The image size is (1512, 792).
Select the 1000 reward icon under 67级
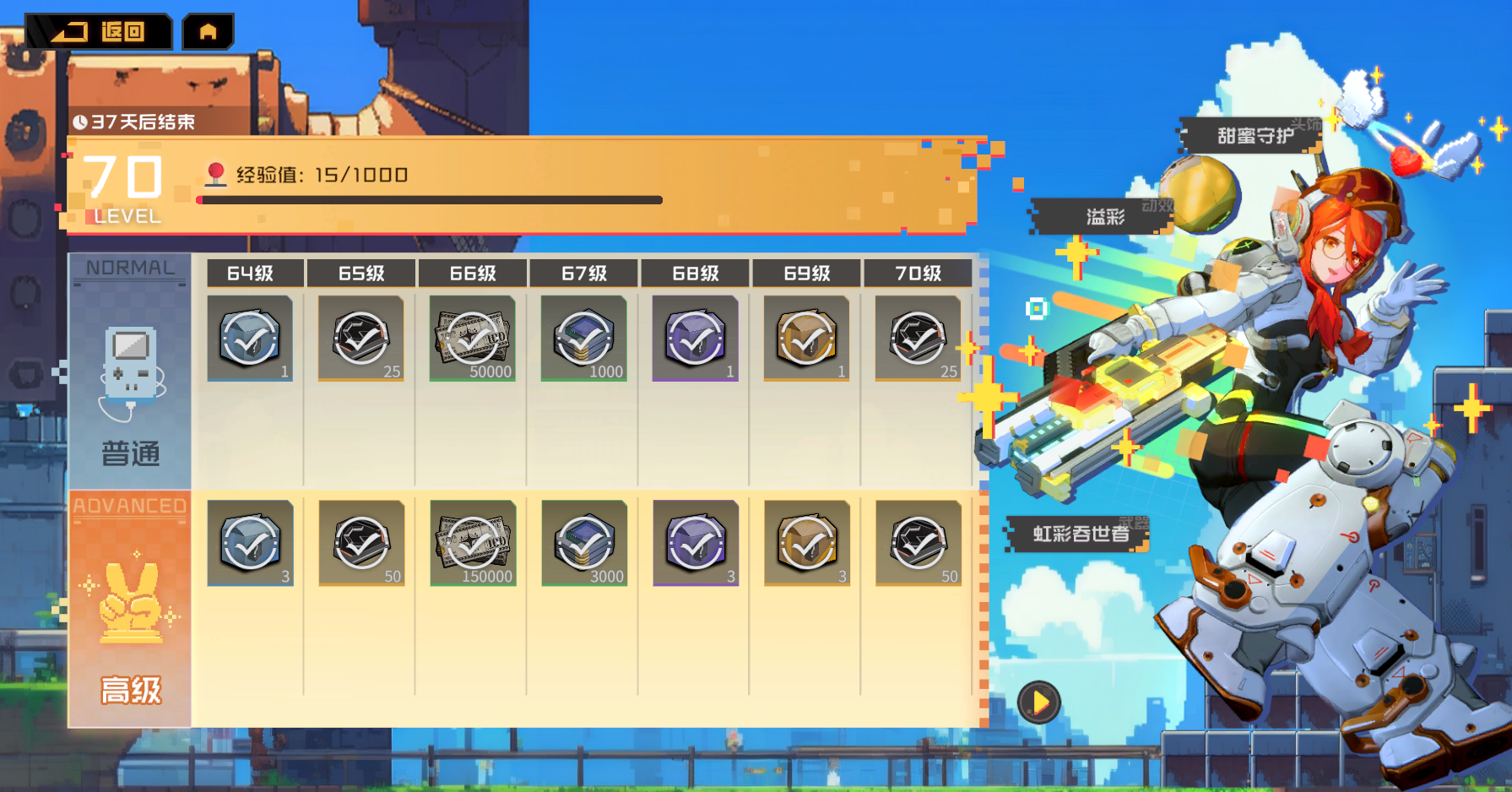click(x=584, y=339)
